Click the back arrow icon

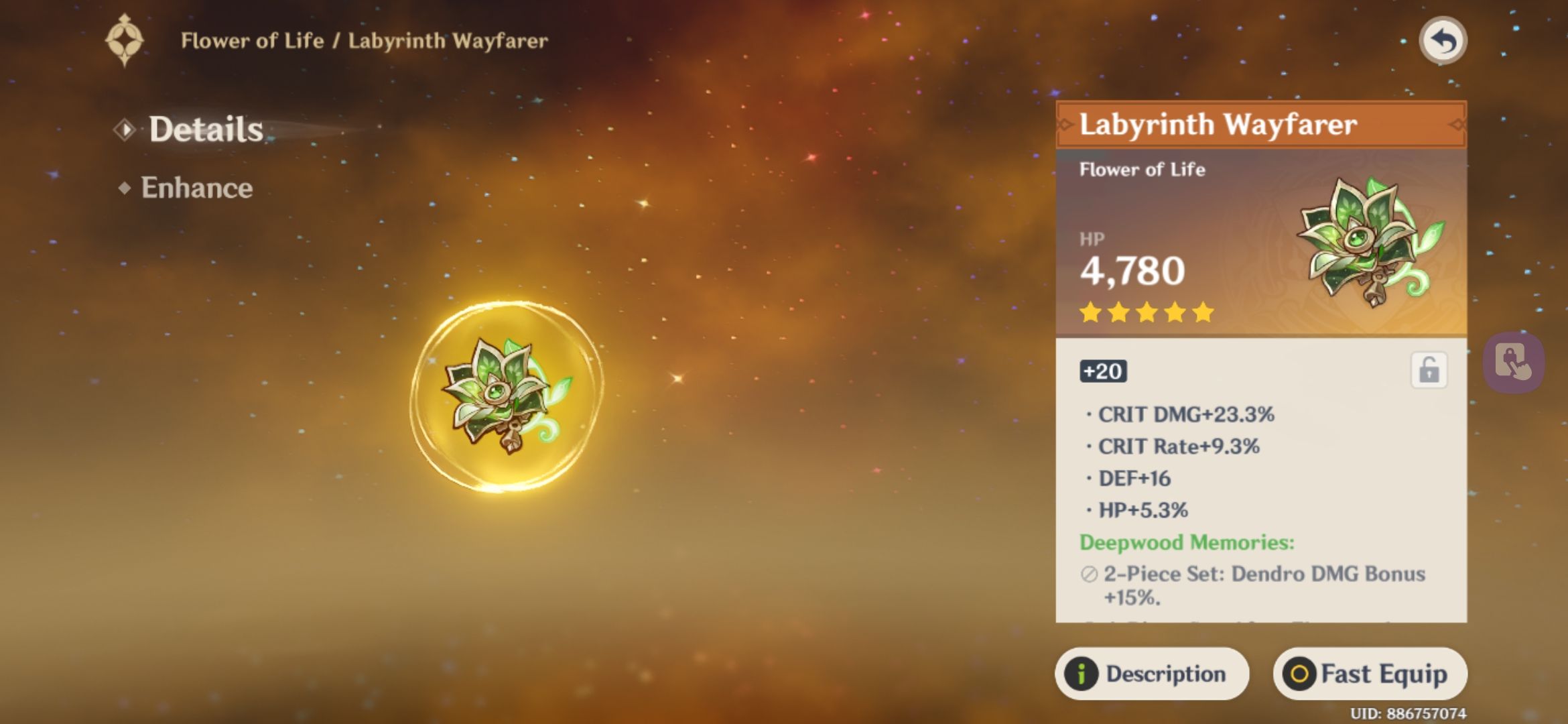tap(1442, 40)
